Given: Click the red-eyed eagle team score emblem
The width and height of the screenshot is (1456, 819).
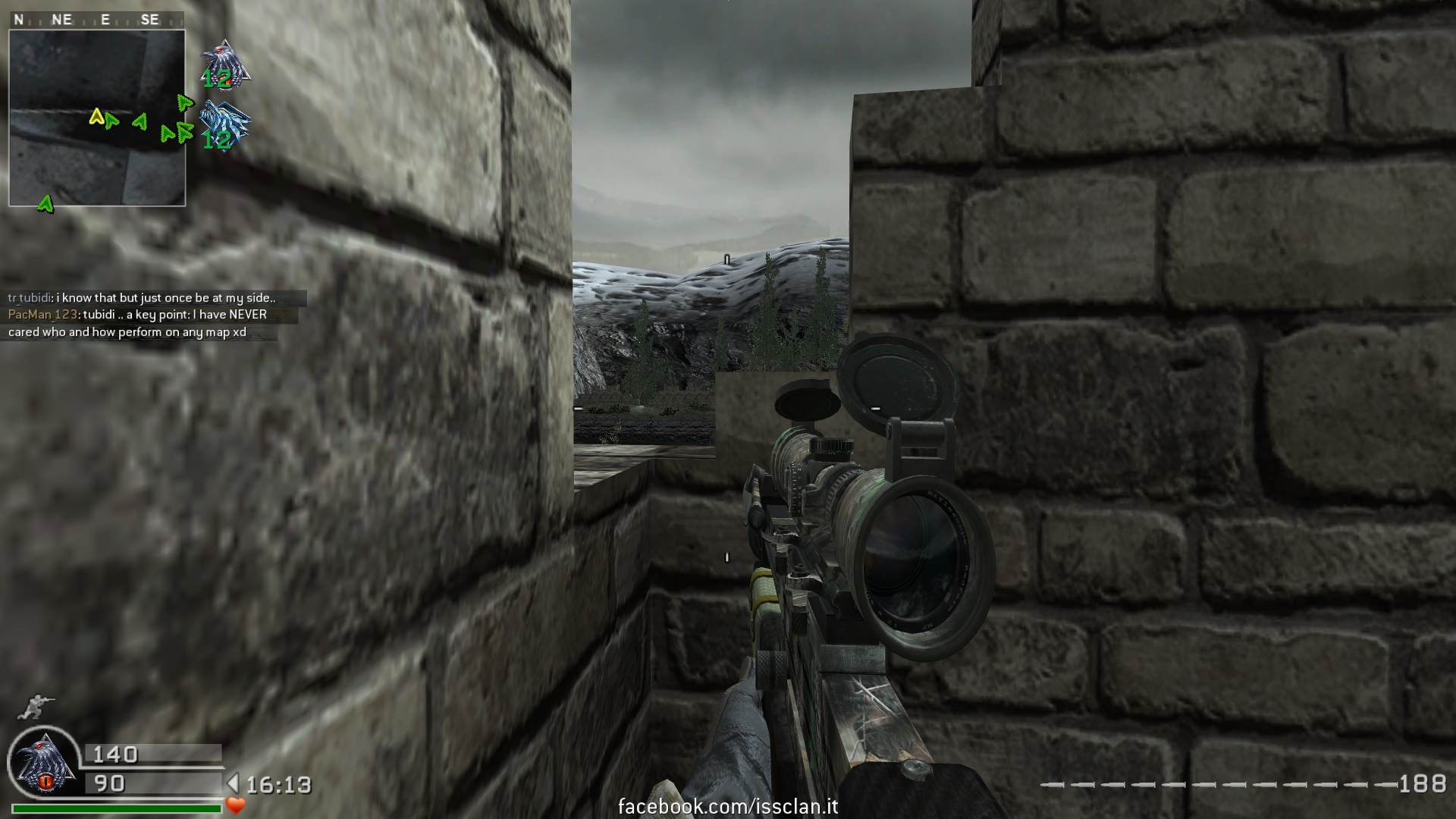Looking at the screenshot, I should [x=224, y=64].
